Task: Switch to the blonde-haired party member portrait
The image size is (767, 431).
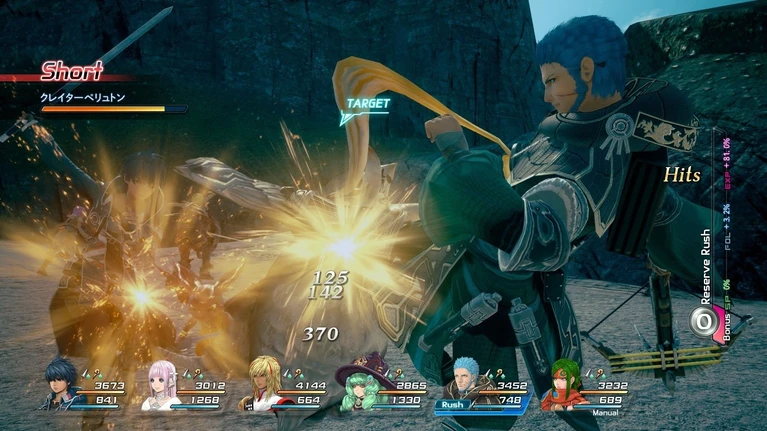Action: [x=262, y=385]
